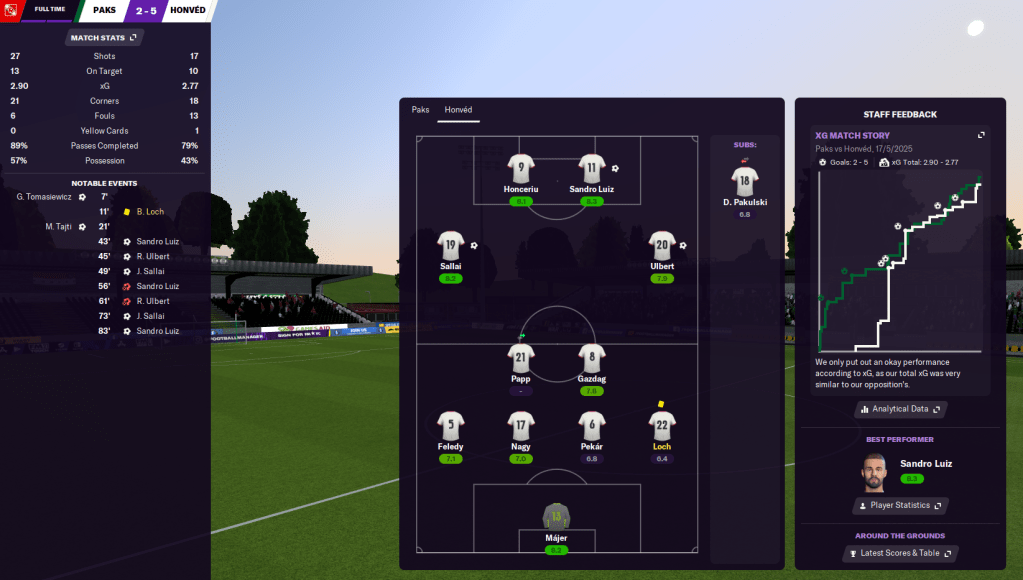1023x580 pixels.
Task: Select winger Sallai on the pitch
Action: click(450, 245)
